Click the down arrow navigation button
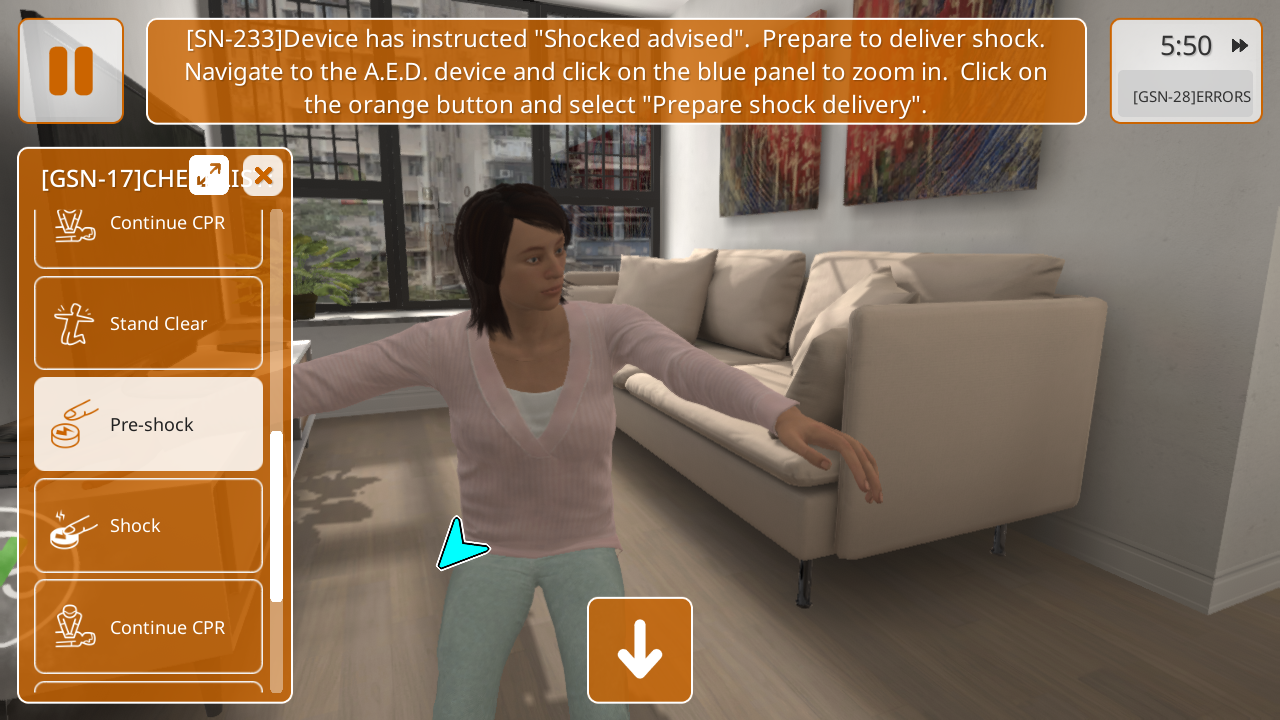This screenshot has width=1280, height=720. tap(640, 650)
